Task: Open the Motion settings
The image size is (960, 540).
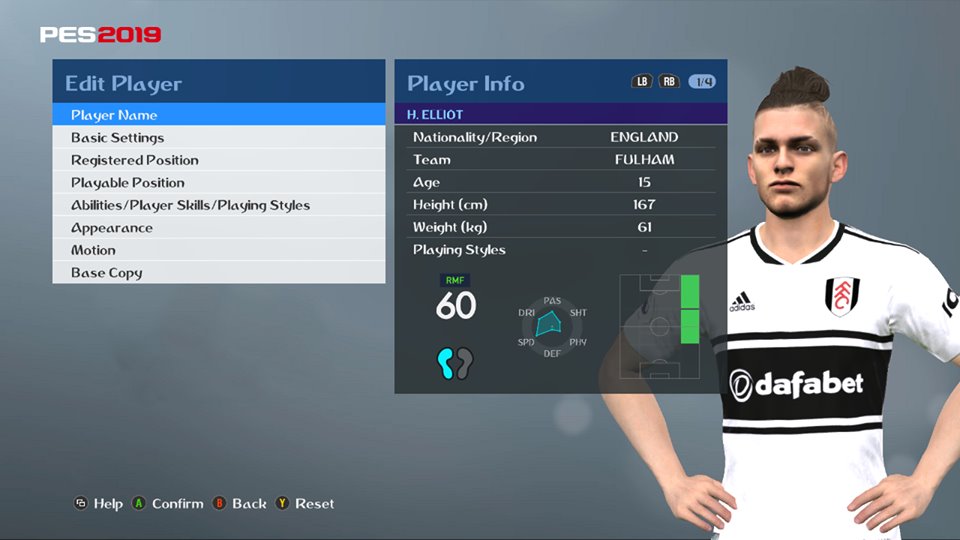Action: 93,250
